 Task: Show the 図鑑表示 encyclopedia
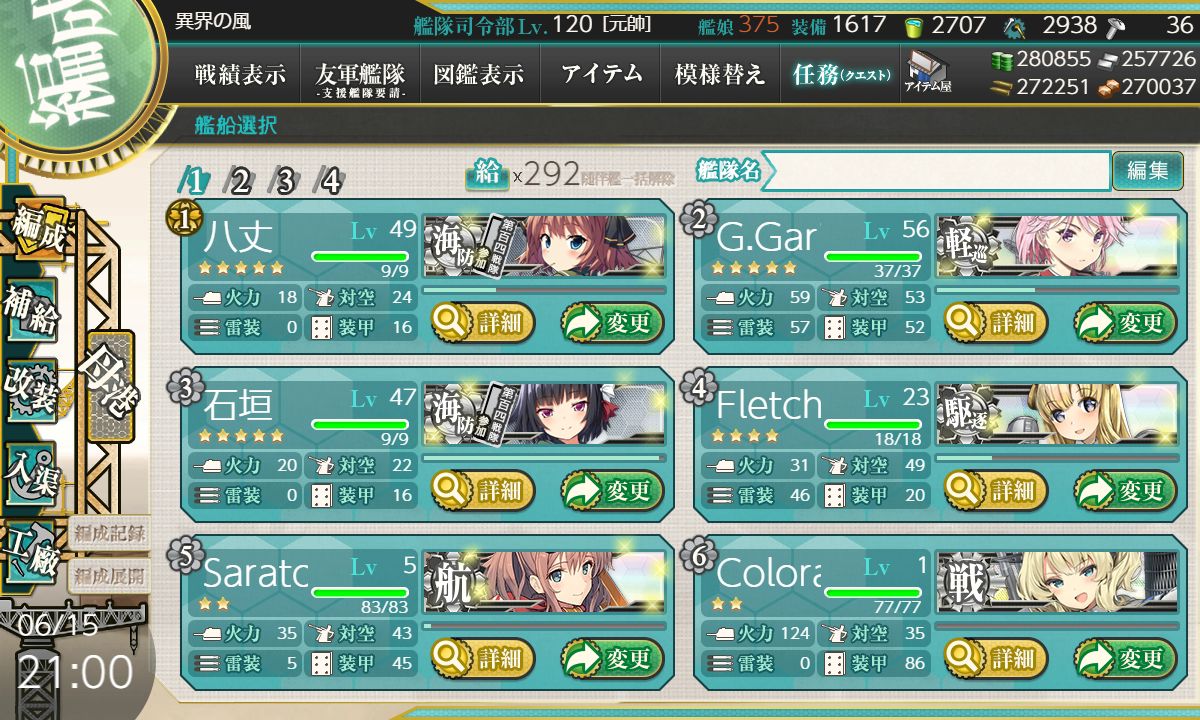tap(479, 74)
